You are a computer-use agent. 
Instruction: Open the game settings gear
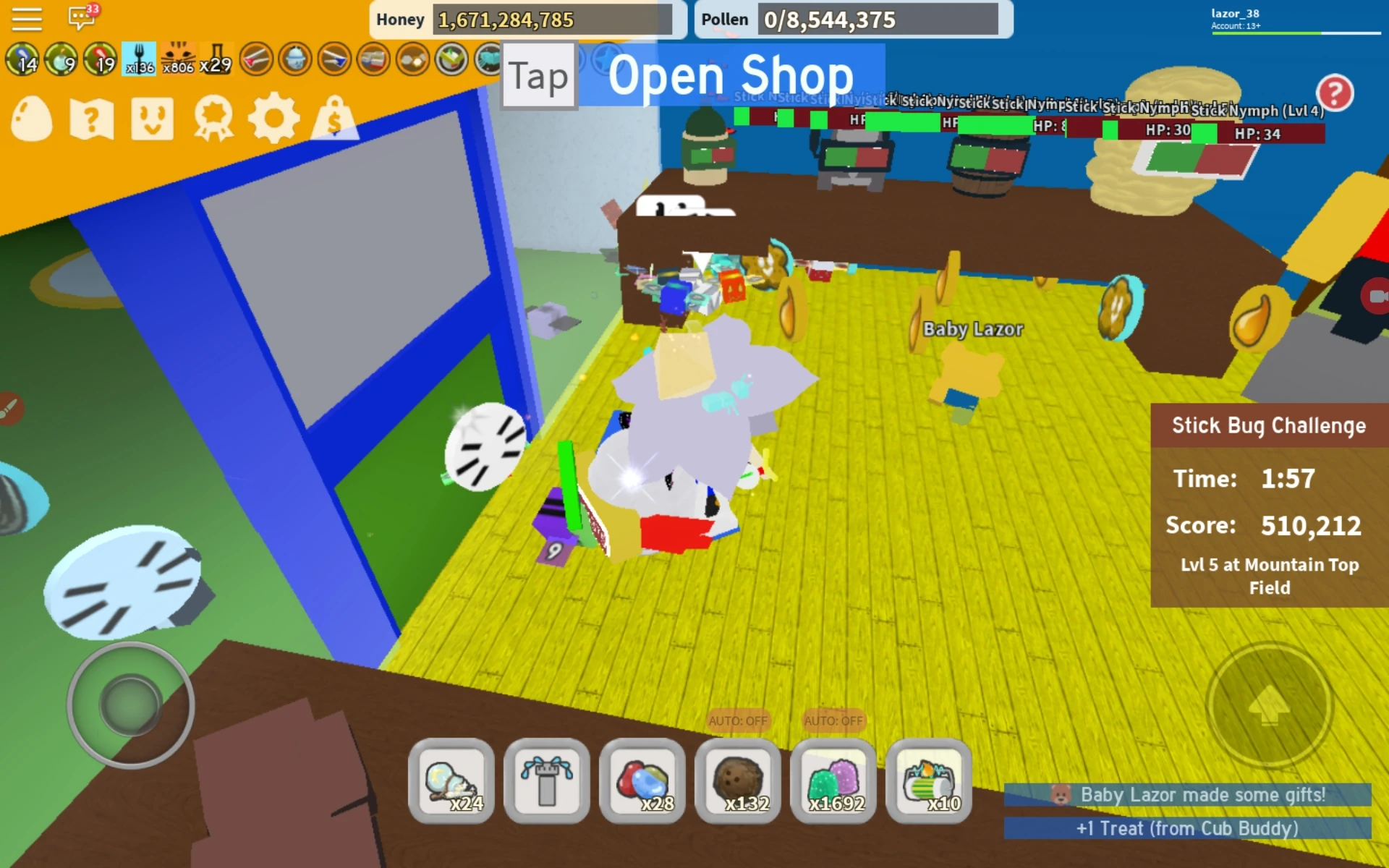(275, 119)
